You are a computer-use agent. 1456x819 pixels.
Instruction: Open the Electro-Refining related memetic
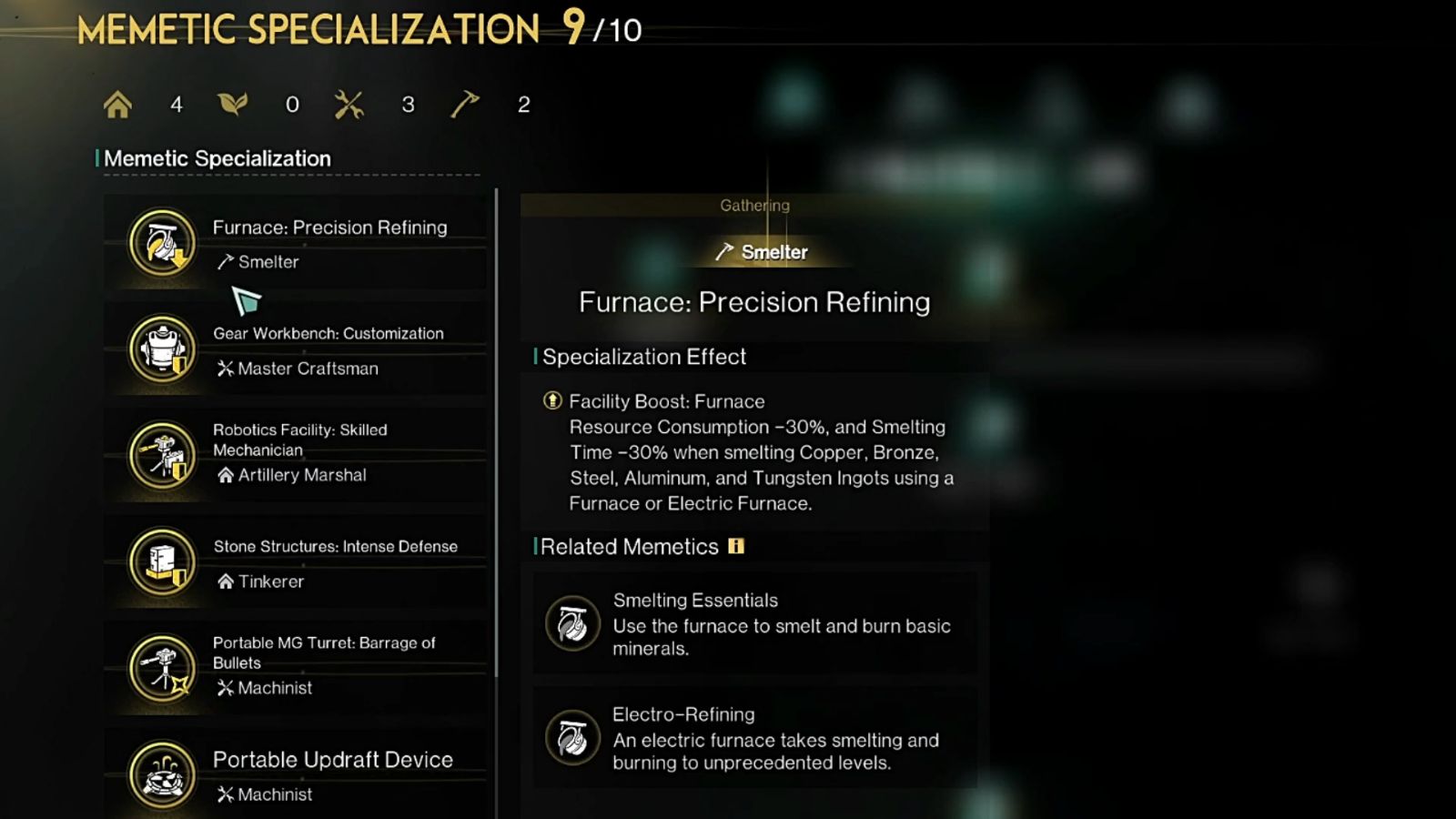[755, 738]
